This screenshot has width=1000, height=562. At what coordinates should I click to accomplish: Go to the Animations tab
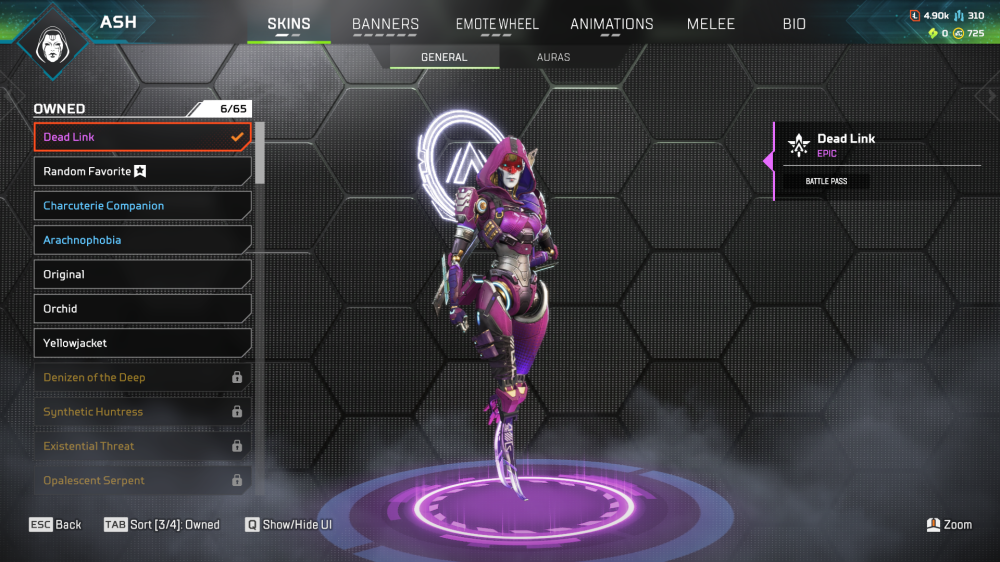[x=611, y=24]
